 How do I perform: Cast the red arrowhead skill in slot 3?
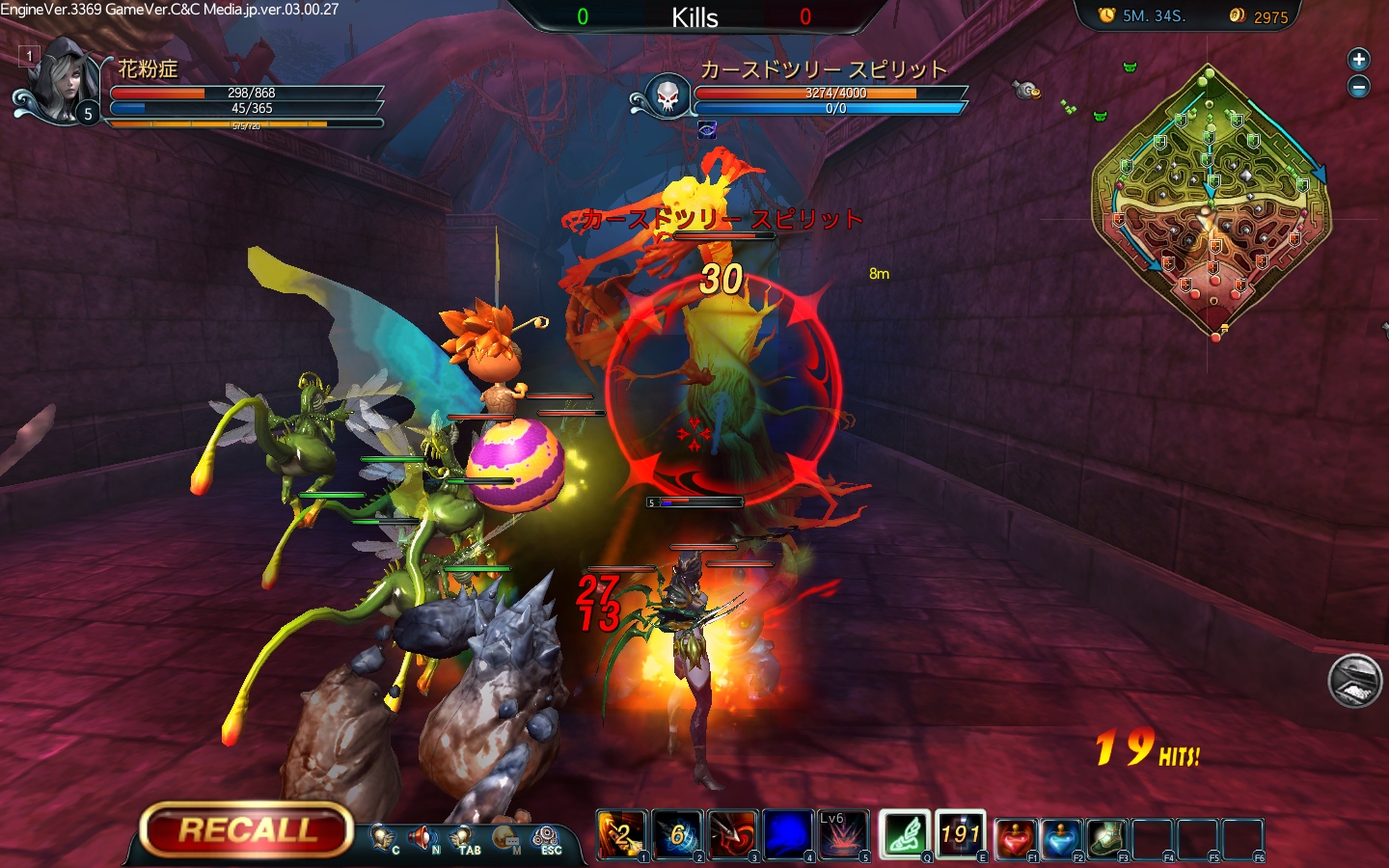click(x=733, y=834)
